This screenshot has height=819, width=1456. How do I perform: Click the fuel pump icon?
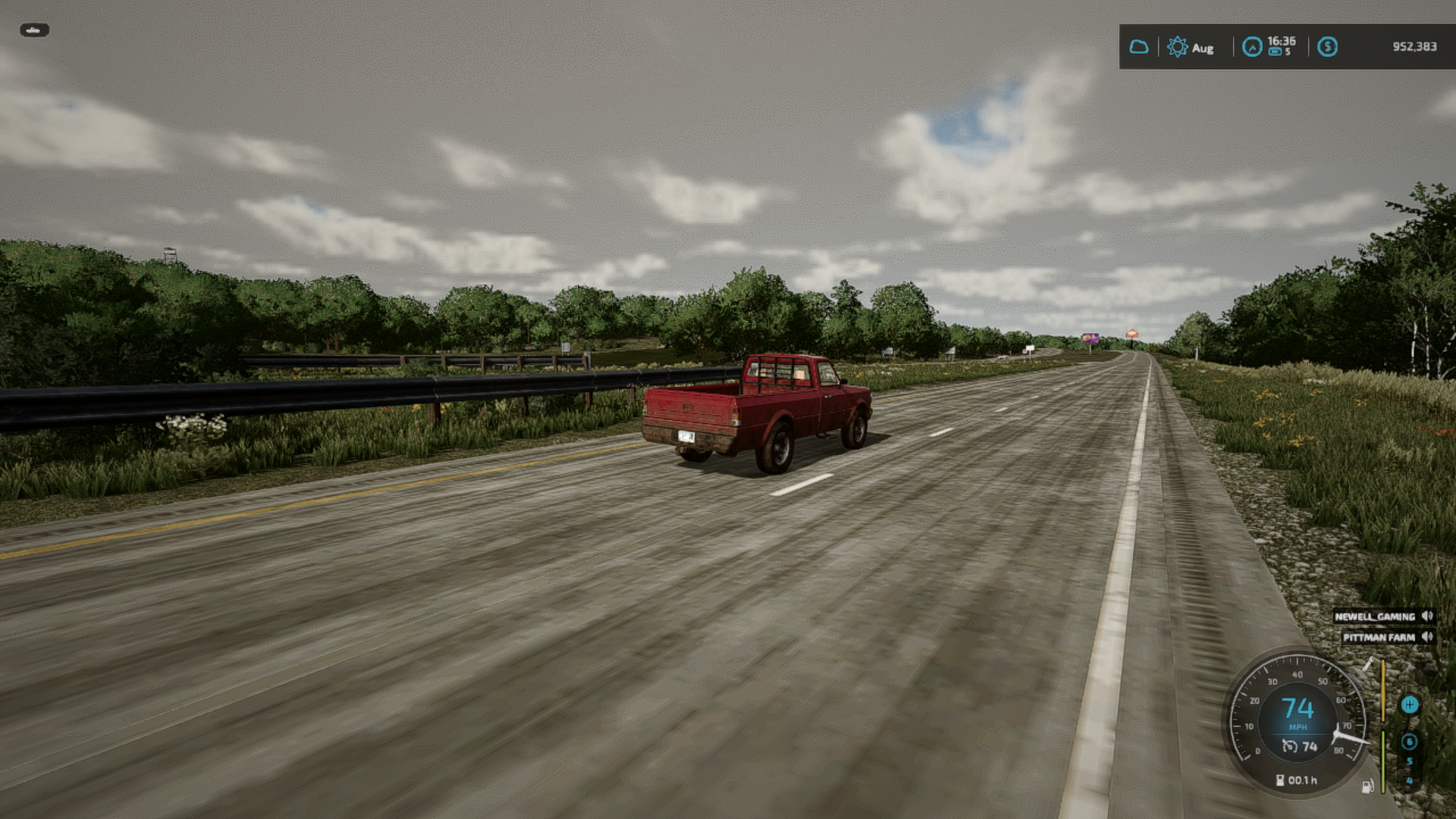[x=1367, y=786]
